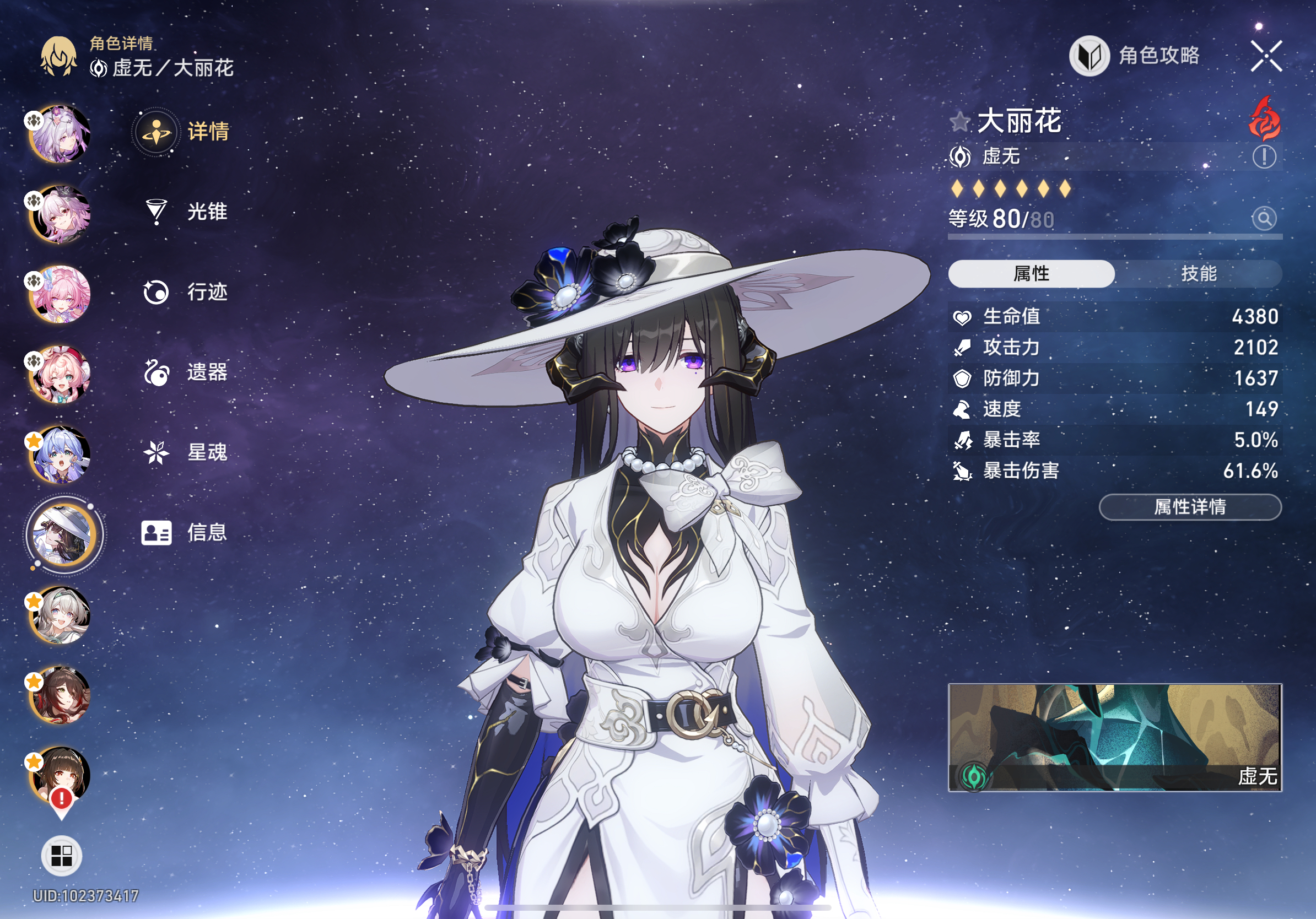Viewport: 1316px width, 919px height.
Task: Select the 属性 attributes tab
Action: click(1031, 274)
